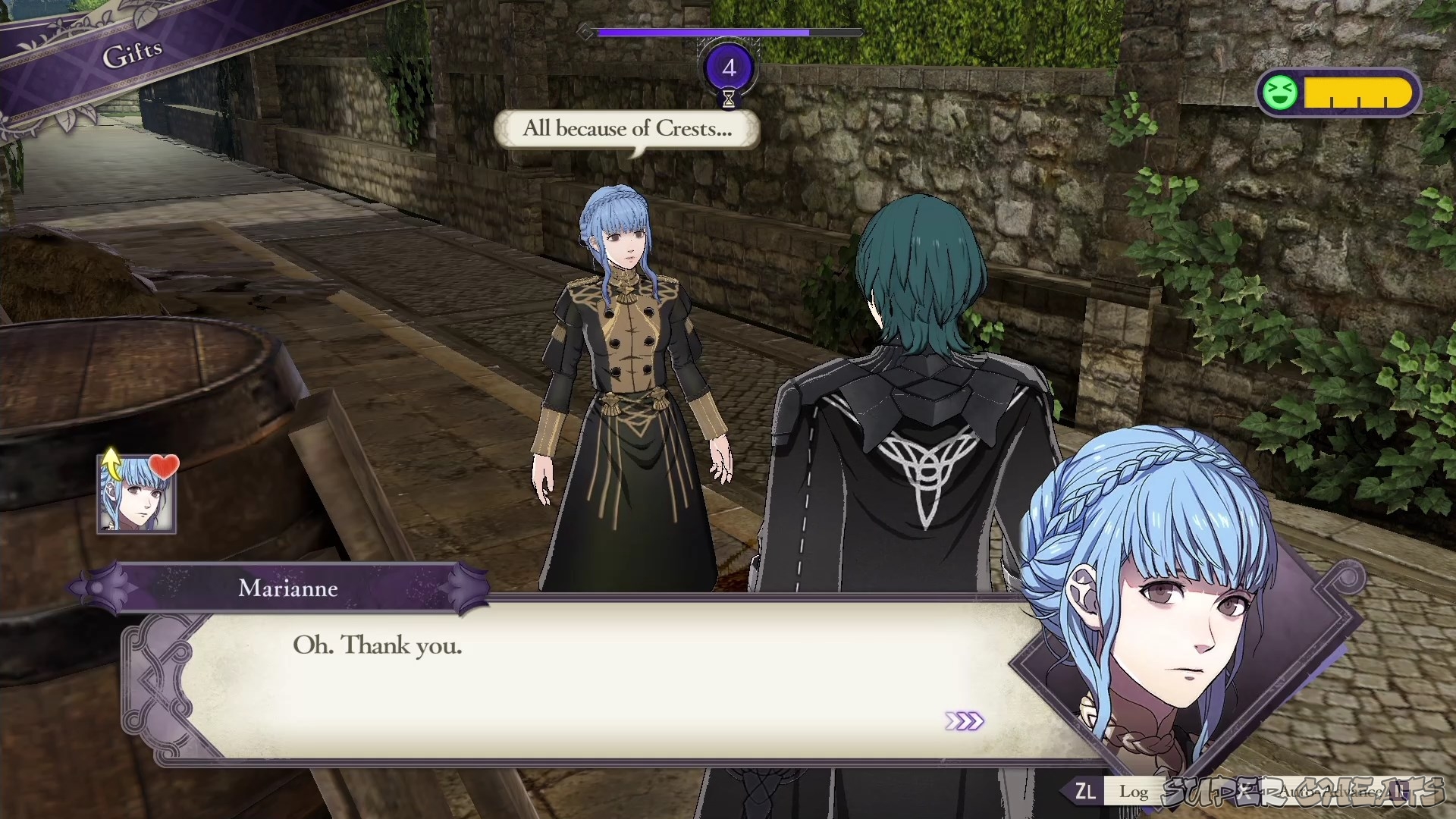Click the yellow up arrow on the support portrait
This screenshot has height=819, width=1456.
point(111,464)
